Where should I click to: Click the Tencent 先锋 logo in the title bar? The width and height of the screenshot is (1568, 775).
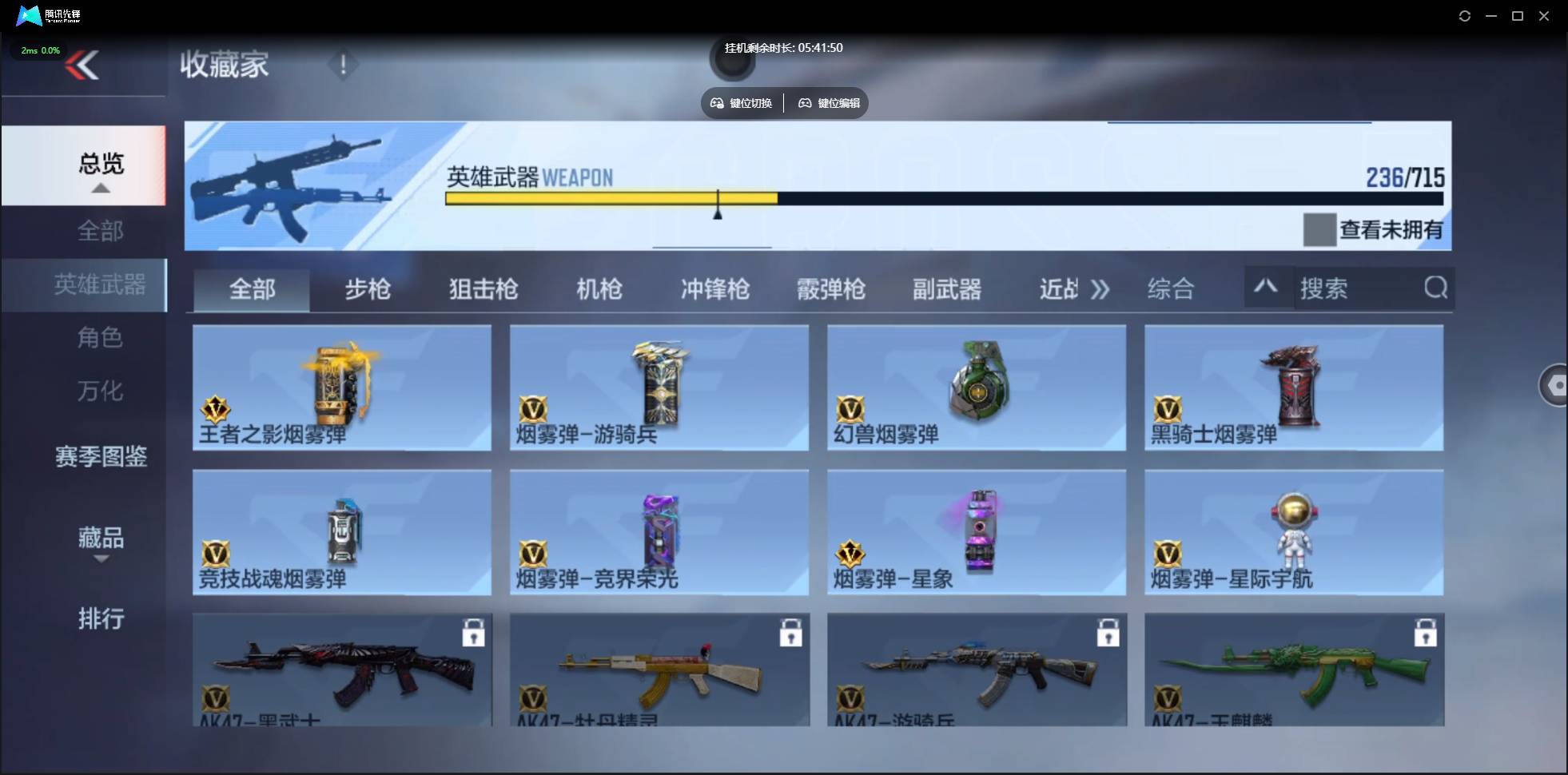29,15
